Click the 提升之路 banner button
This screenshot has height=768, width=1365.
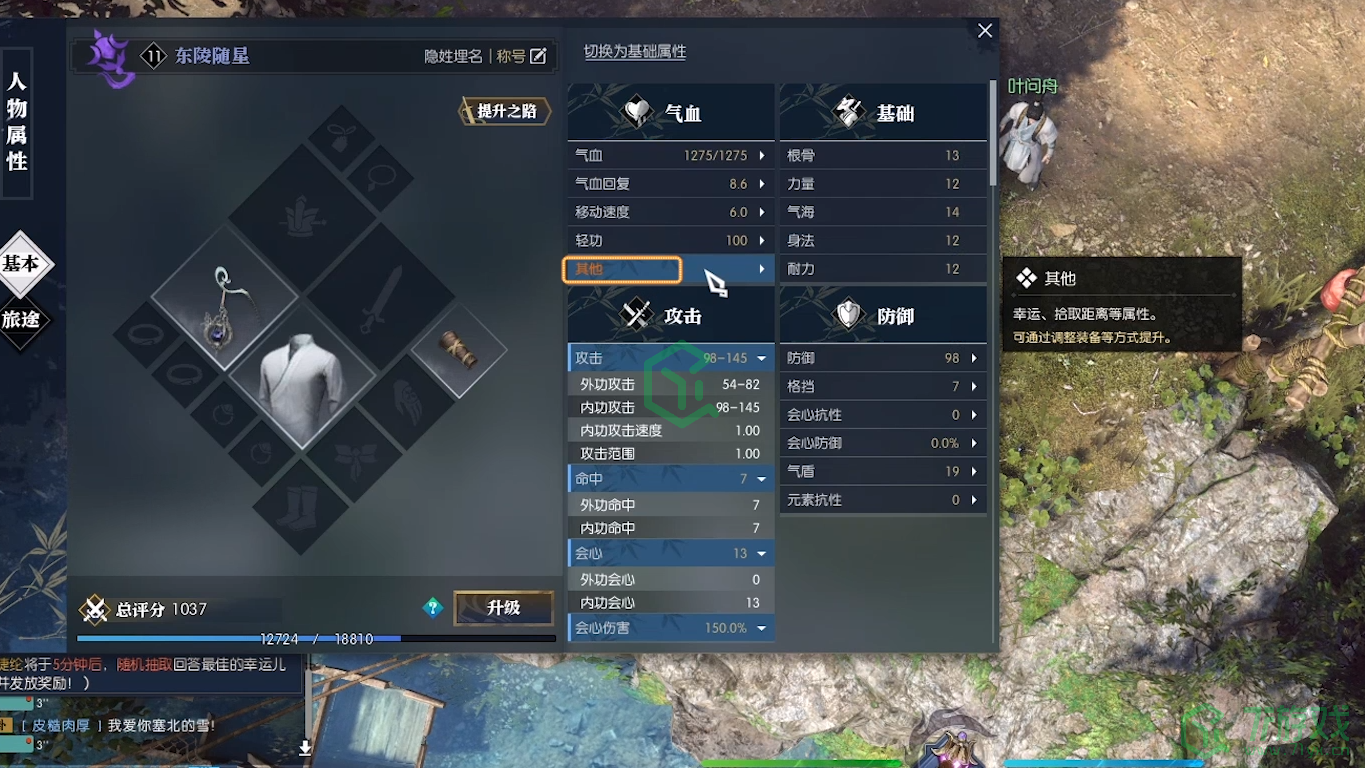tap(504, 112)
